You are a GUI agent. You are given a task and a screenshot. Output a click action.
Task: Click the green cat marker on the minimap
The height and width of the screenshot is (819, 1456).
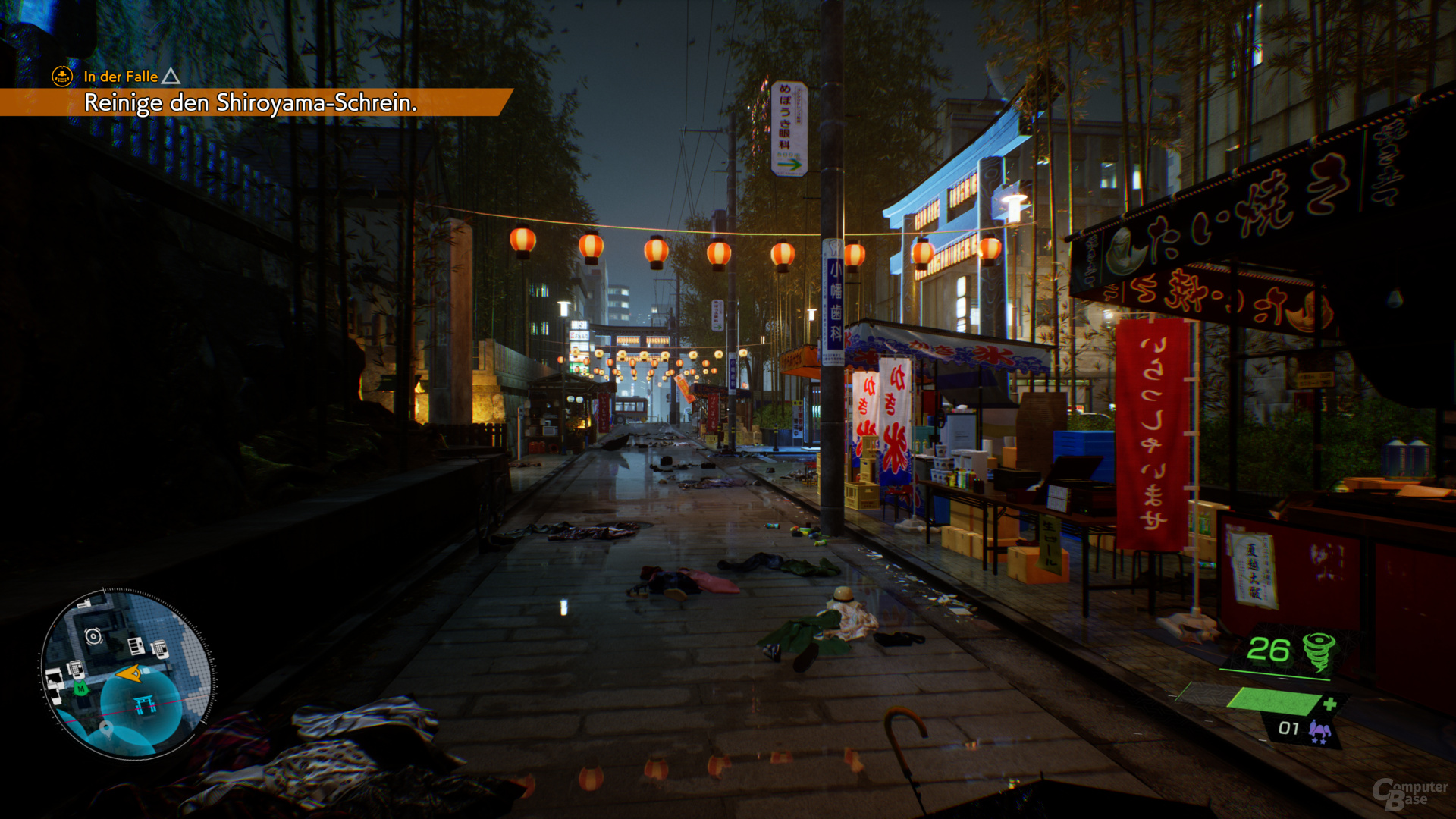pos(80,689)
